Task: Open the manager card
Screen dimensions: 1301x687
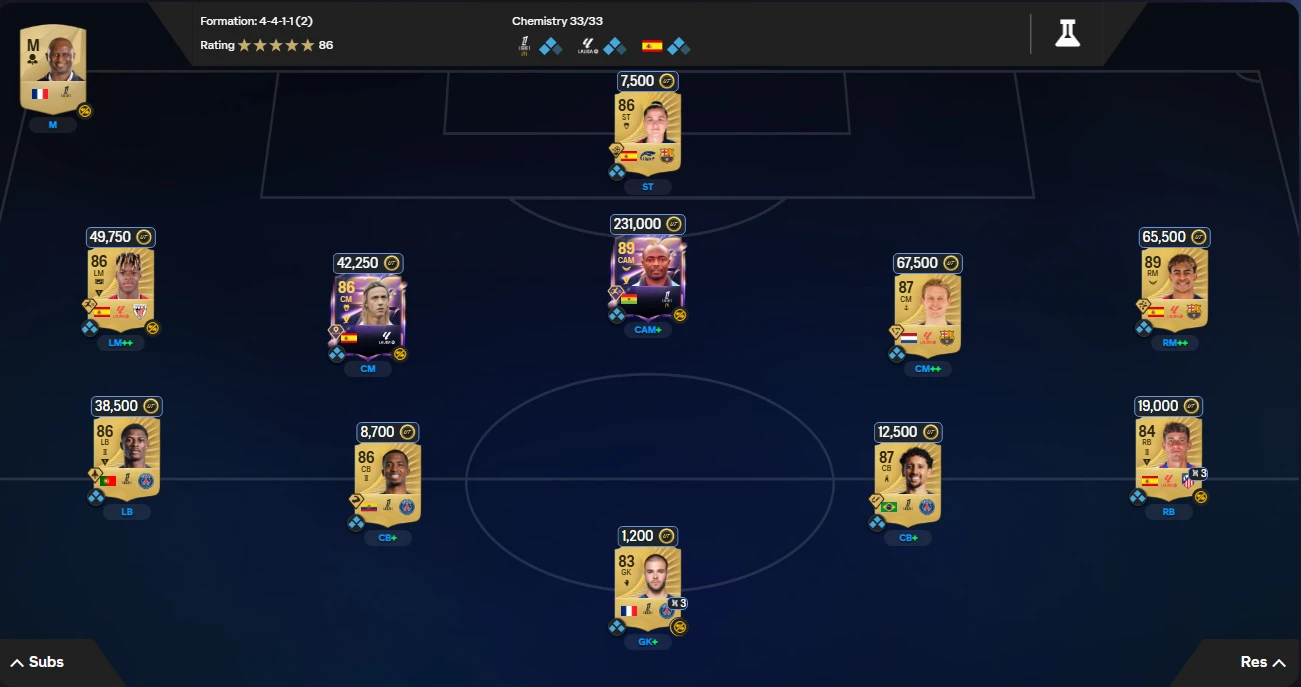Action: click(x=53, y=68)
